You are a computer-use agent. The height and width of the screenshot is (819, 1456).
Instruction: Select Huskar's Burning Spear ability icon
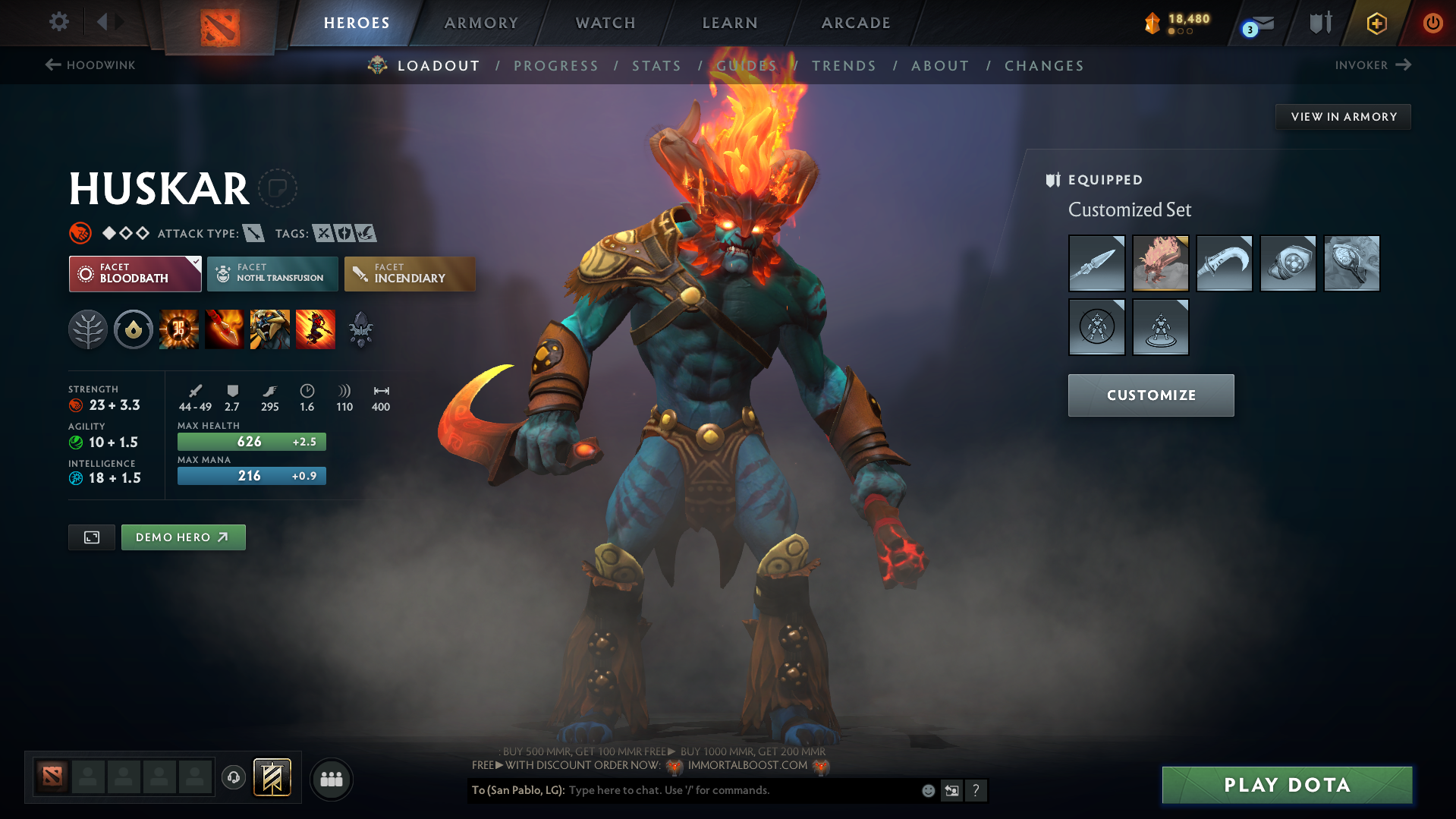[x=225, y=329]
